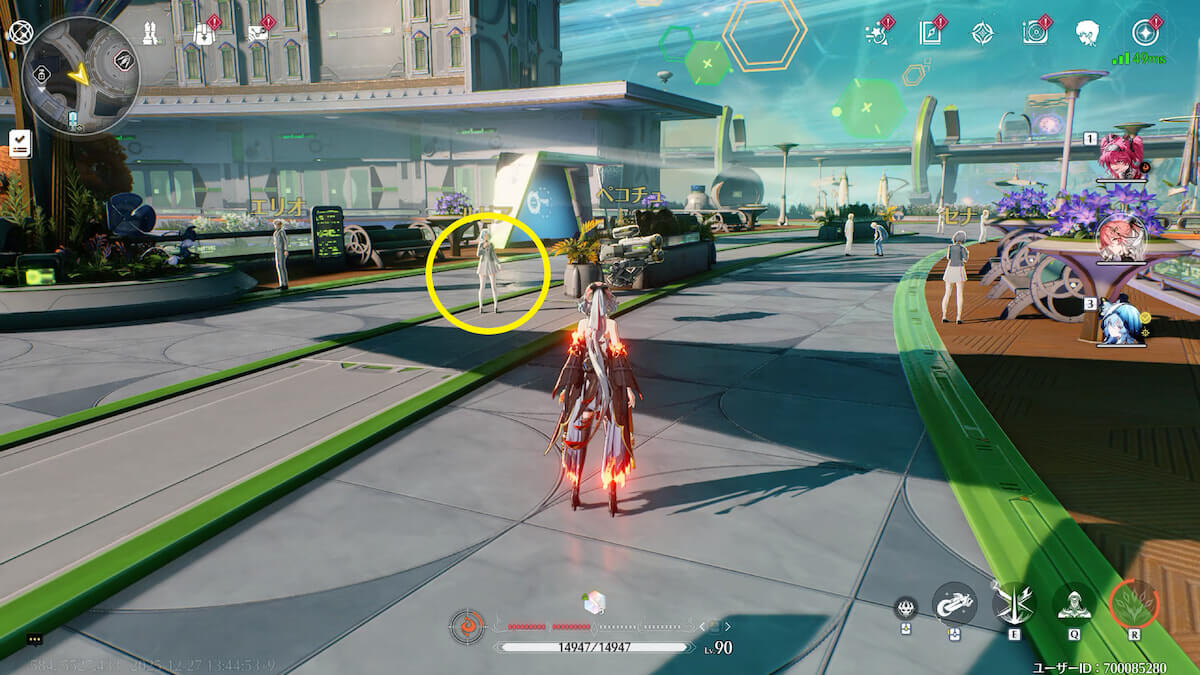Open the two-figures team icon

point(151,33)
